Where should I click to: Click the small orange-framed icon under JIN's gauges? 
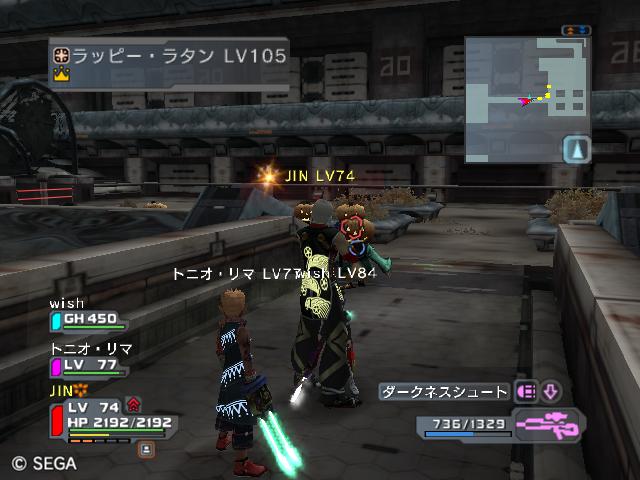pyautogui.click(x=146, y=449)
